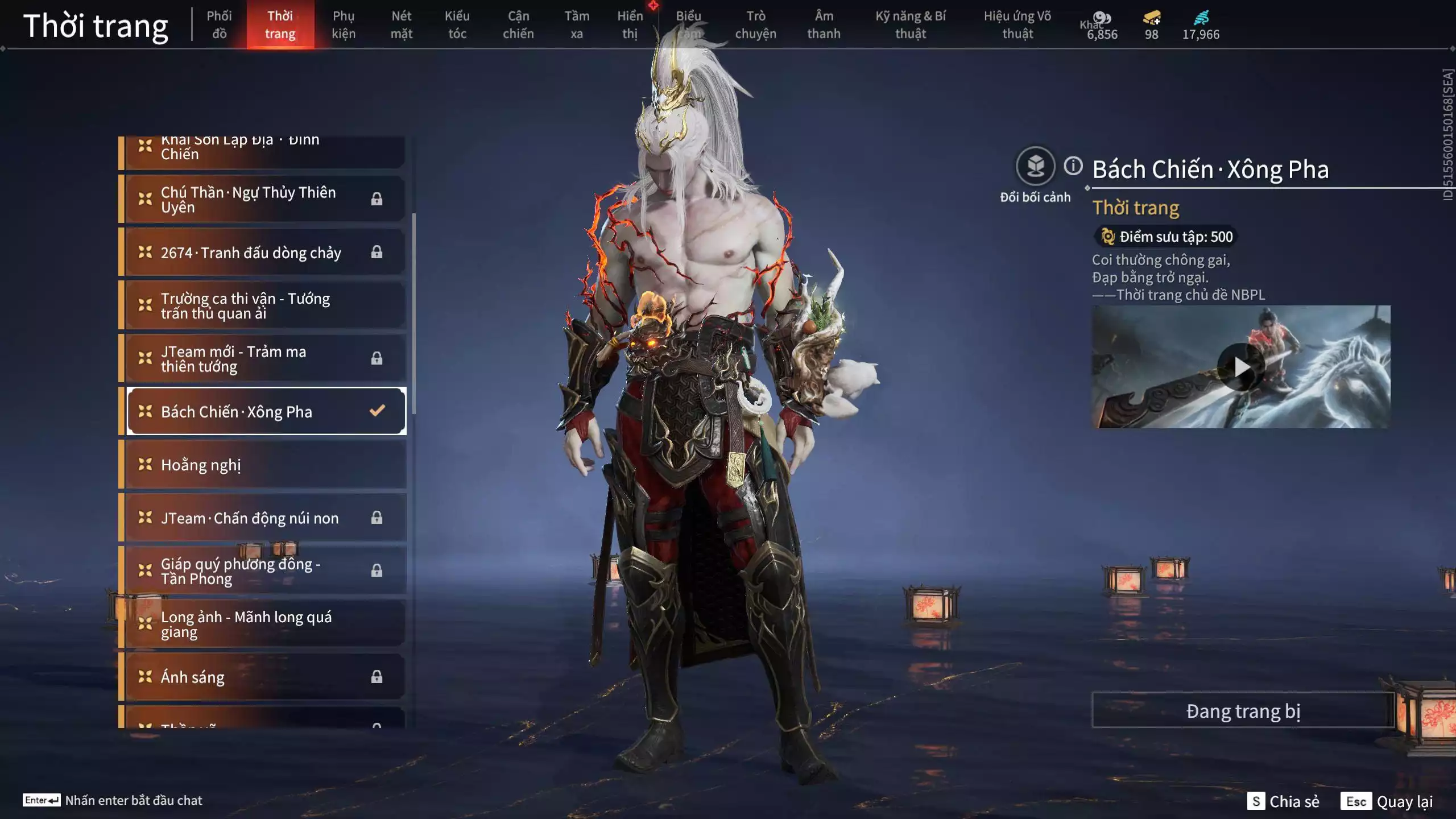Share the outfit with Chia sẻ
Image resolution: width=1456 pixels, height=819 pixels.
point(1283,801)
